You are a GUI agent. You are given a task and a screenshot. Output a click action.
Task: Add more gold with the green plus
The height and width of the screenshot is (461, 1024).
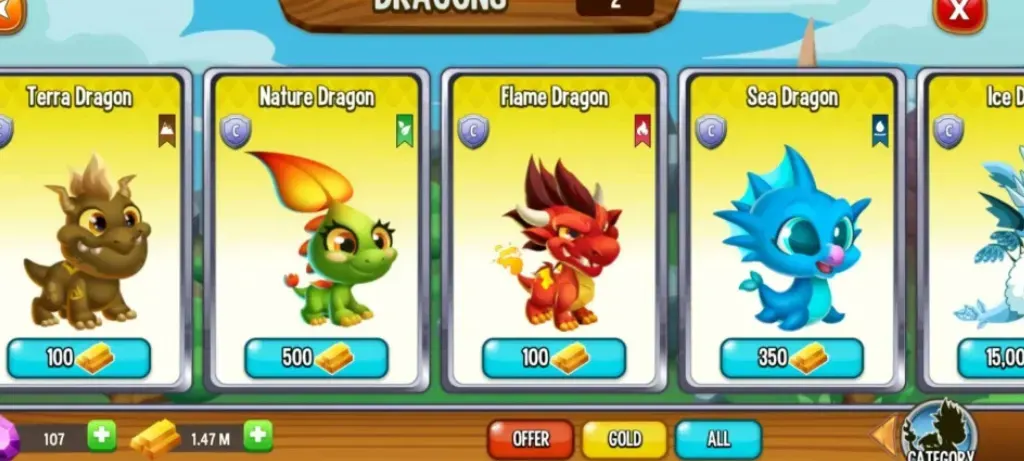click(x=258, y=436)
